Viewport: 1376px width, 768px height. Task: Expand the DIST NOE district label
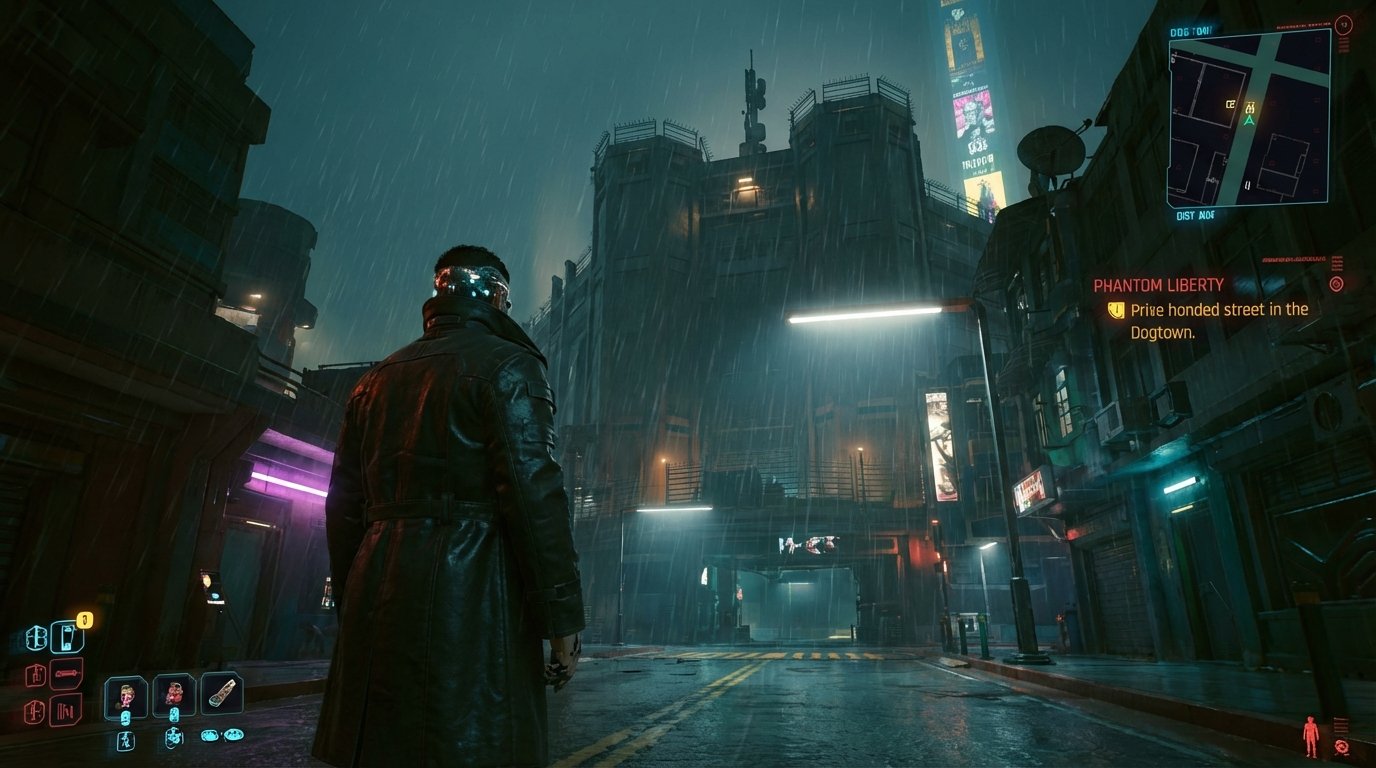pos(1195,214)
